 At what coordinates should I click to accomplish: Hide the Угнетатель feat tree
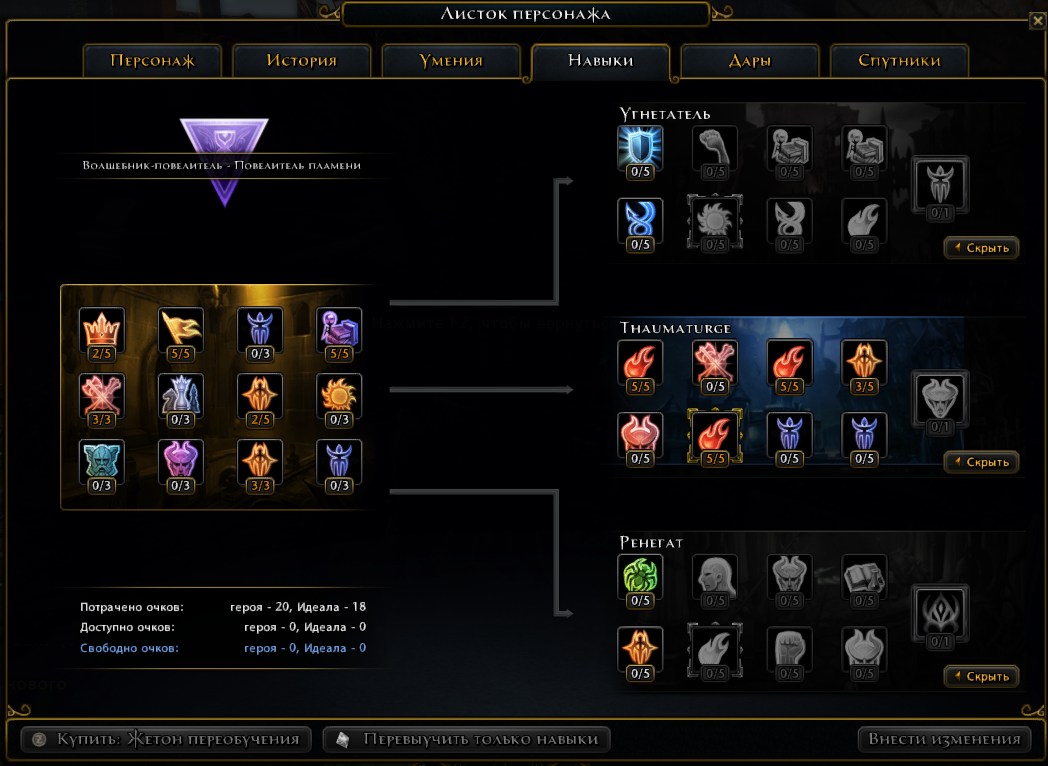tap(981, 248)
